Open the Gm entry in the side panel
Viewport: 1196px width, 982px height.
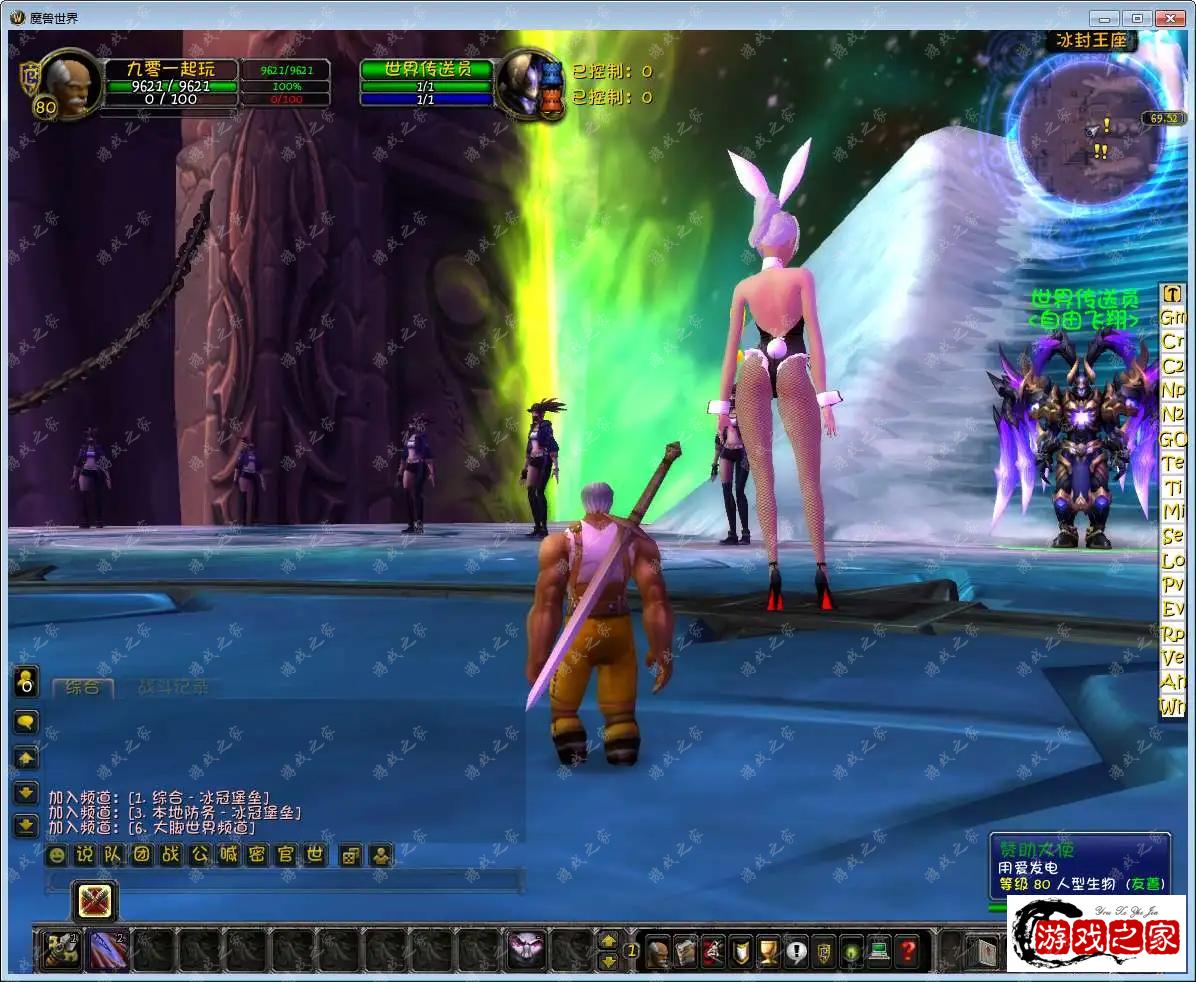pyautogui.click(x=1172, y=316)
